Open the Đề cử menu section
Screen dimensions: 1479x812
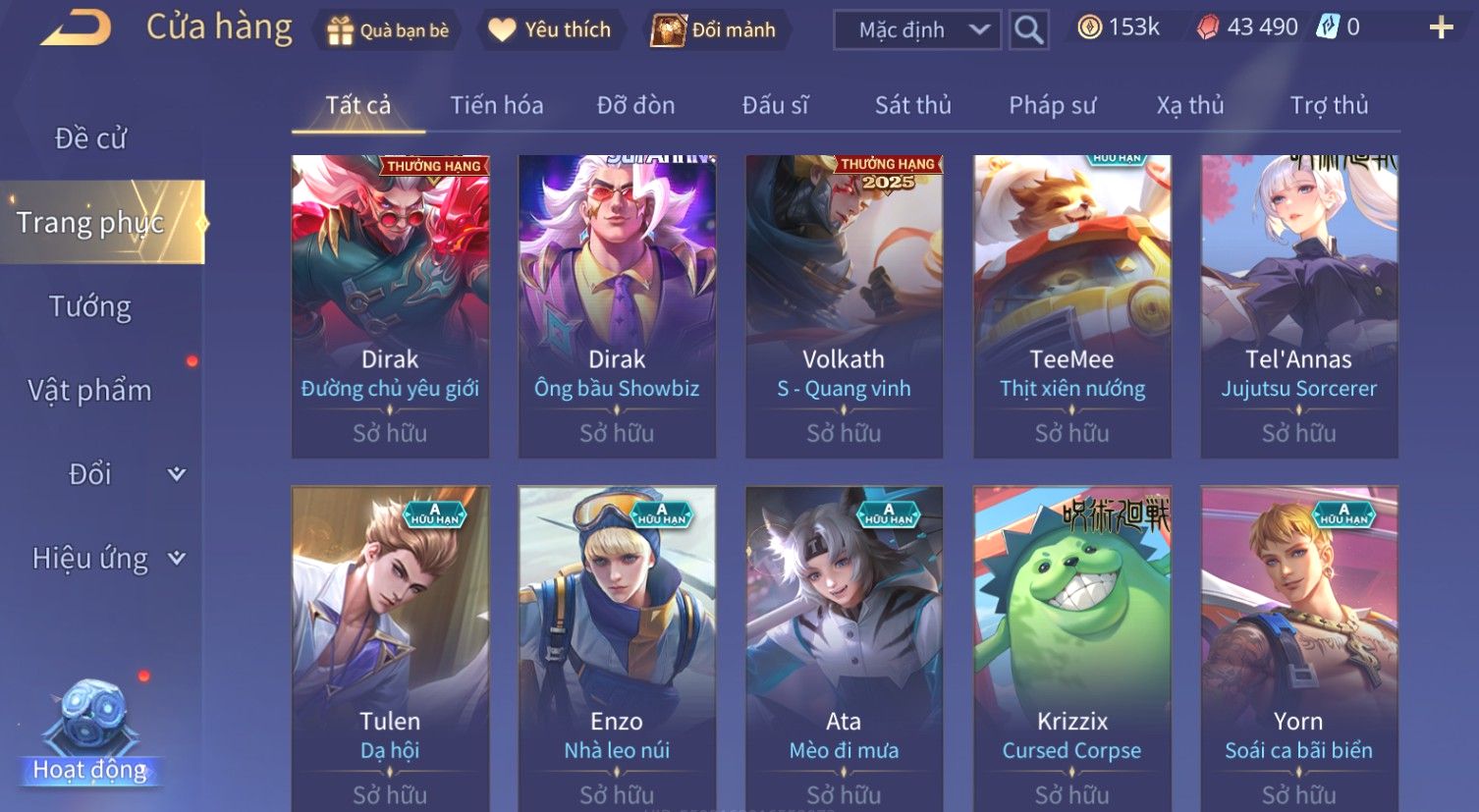(x=90, y=138)
